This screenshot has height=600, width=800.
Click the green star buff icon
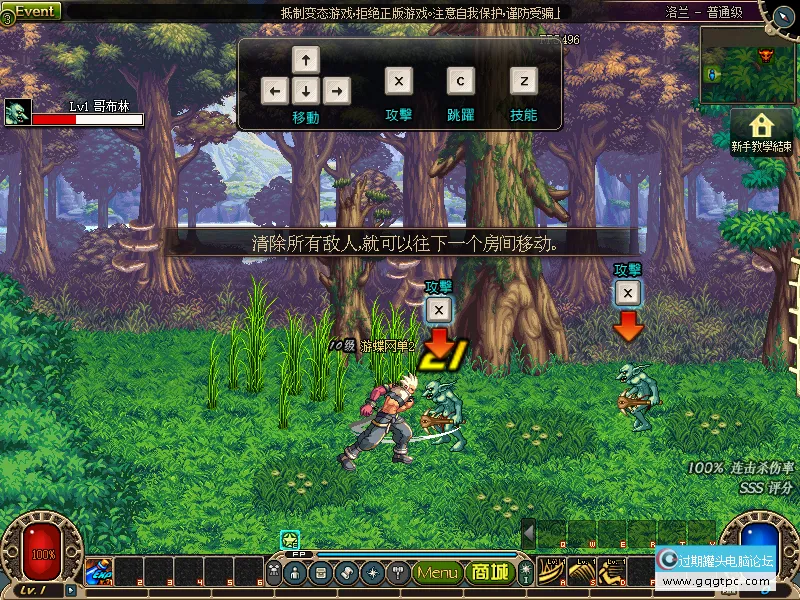click(x=290, y=540)
